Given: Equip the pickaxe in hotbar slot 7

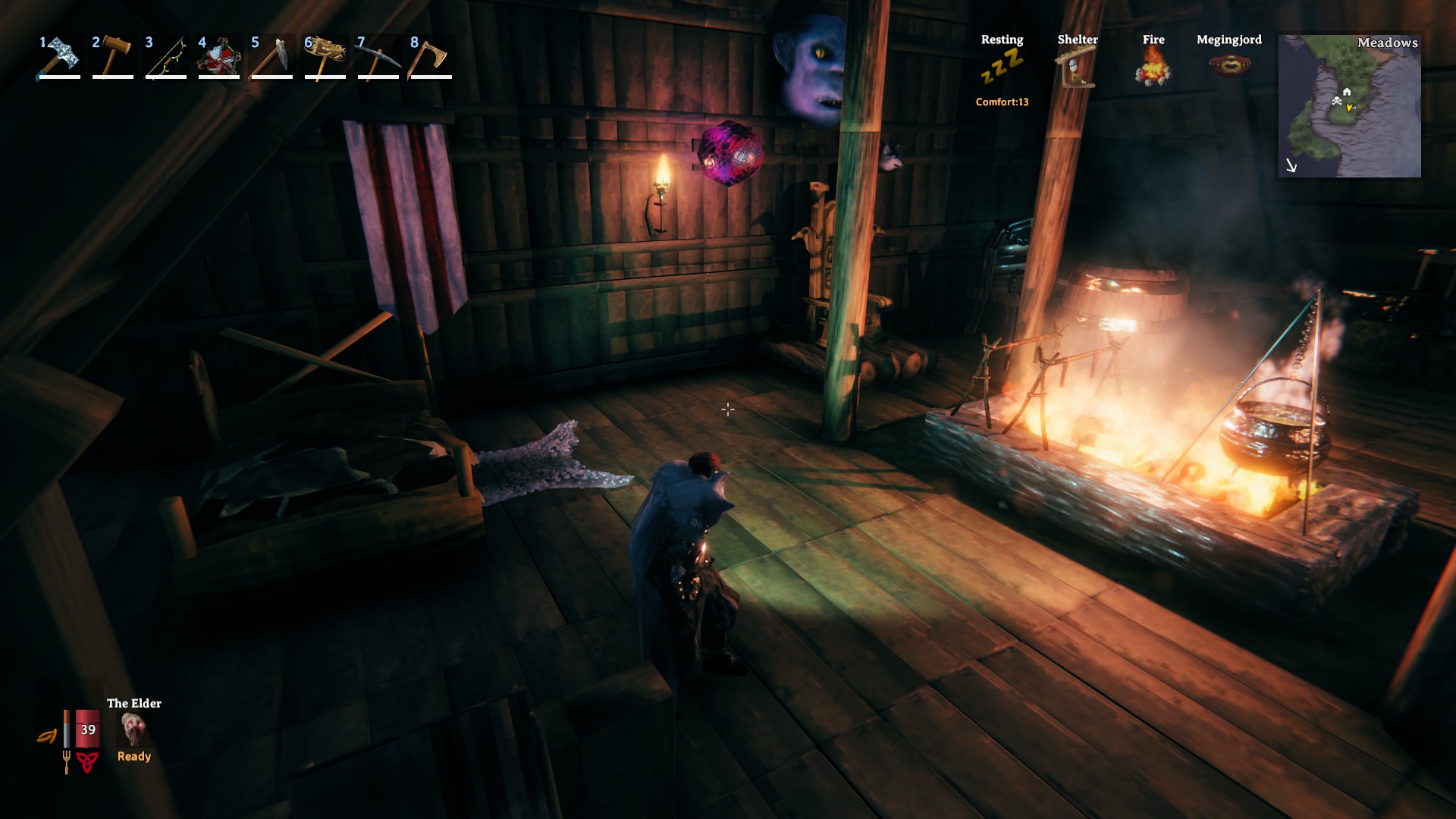Looking at the screenshot, I should 378,57.
